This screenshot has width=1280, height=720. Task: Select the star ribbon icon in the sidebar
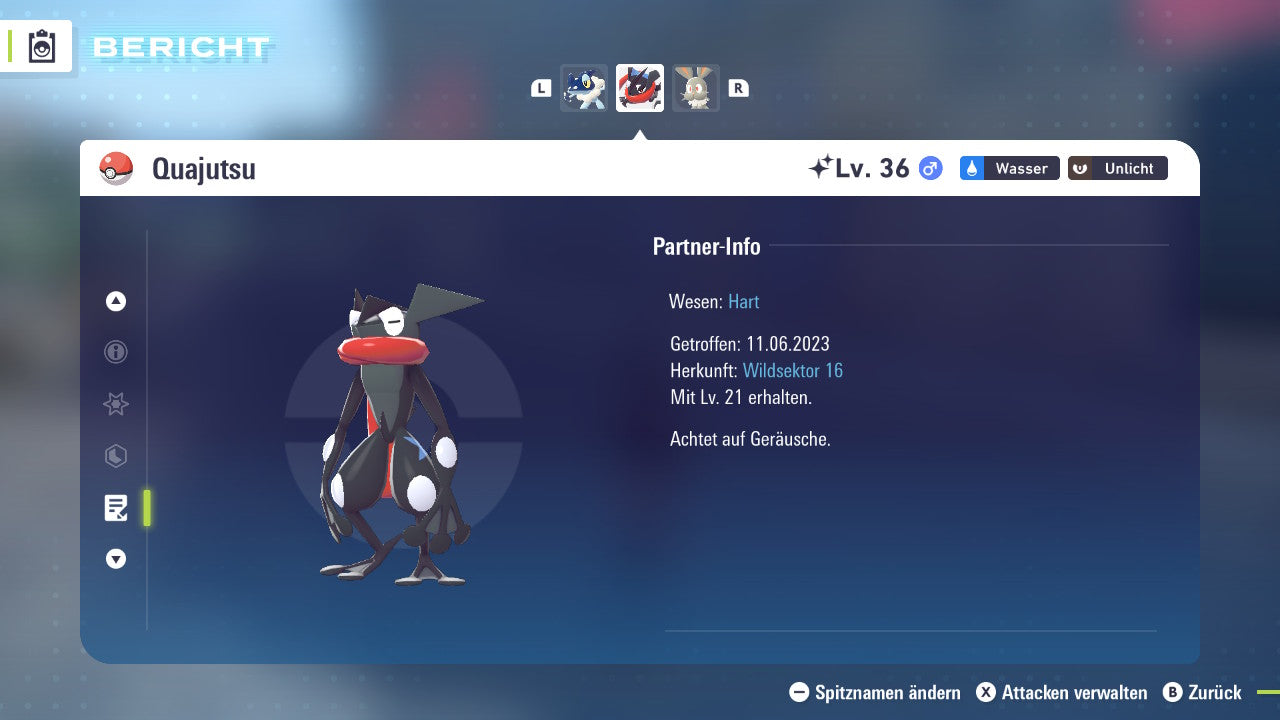115,404
